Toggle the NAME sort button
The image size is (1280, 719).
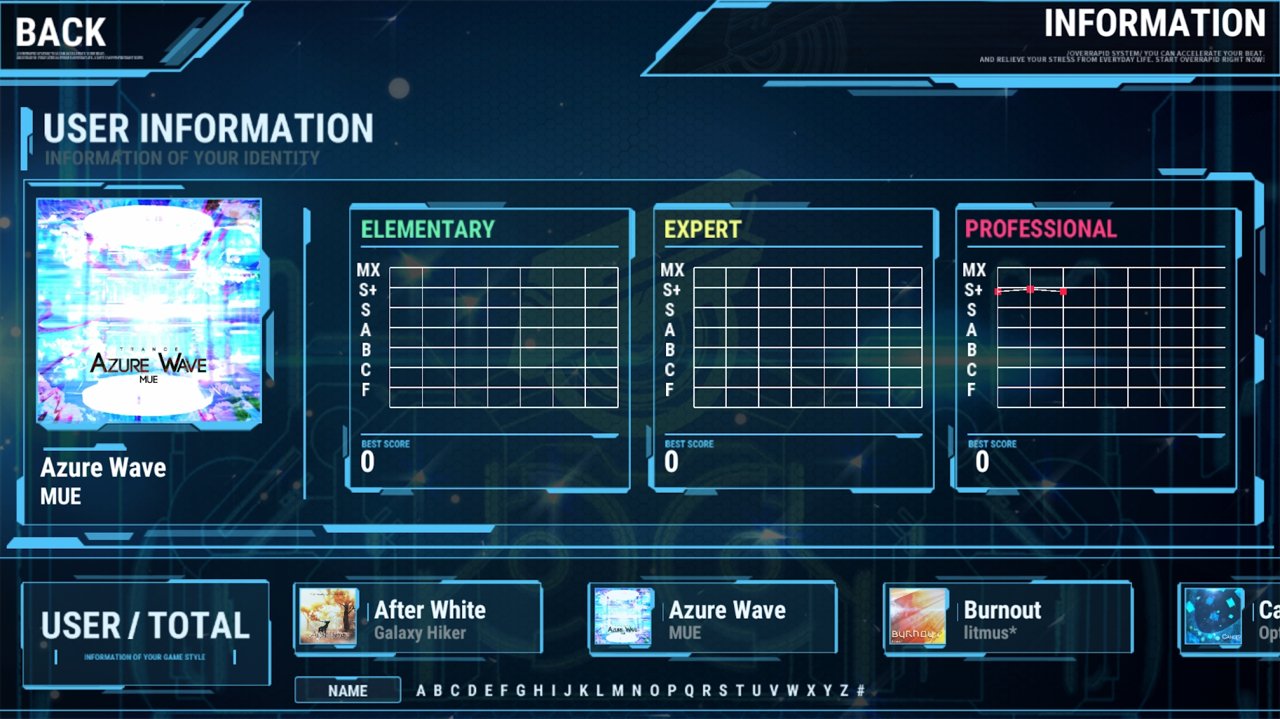tap(348, 690)
